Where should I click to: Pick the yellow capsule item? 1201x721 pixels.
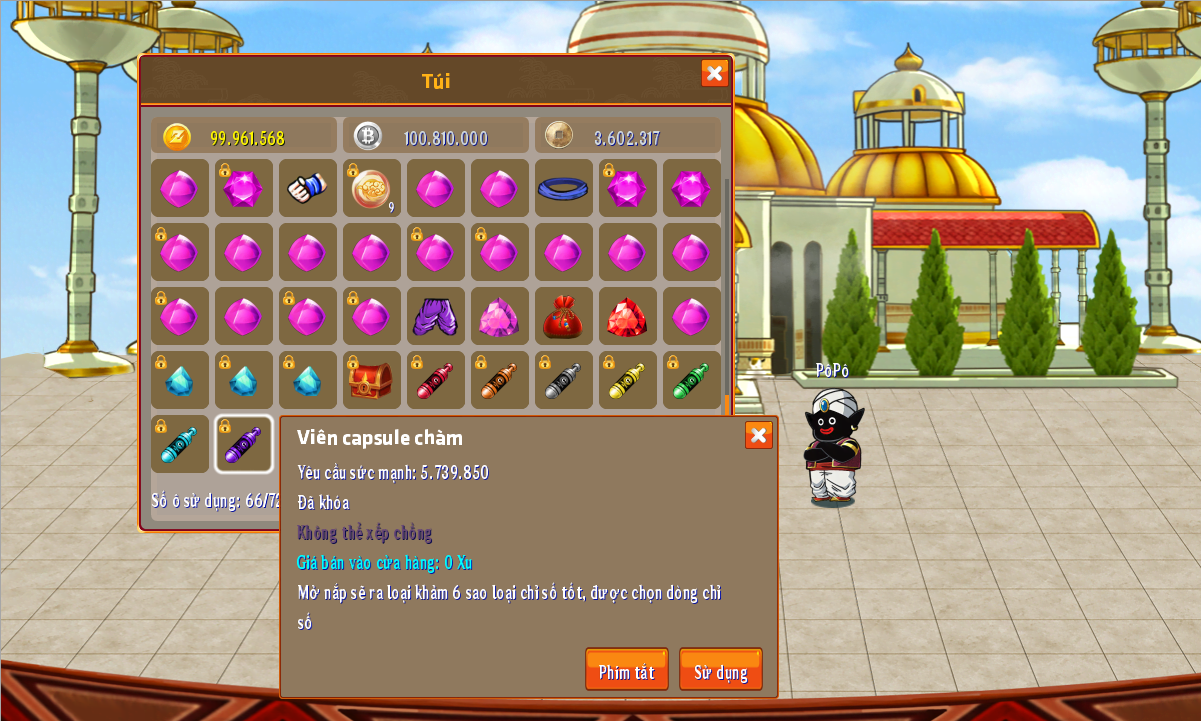click(627, 380)
